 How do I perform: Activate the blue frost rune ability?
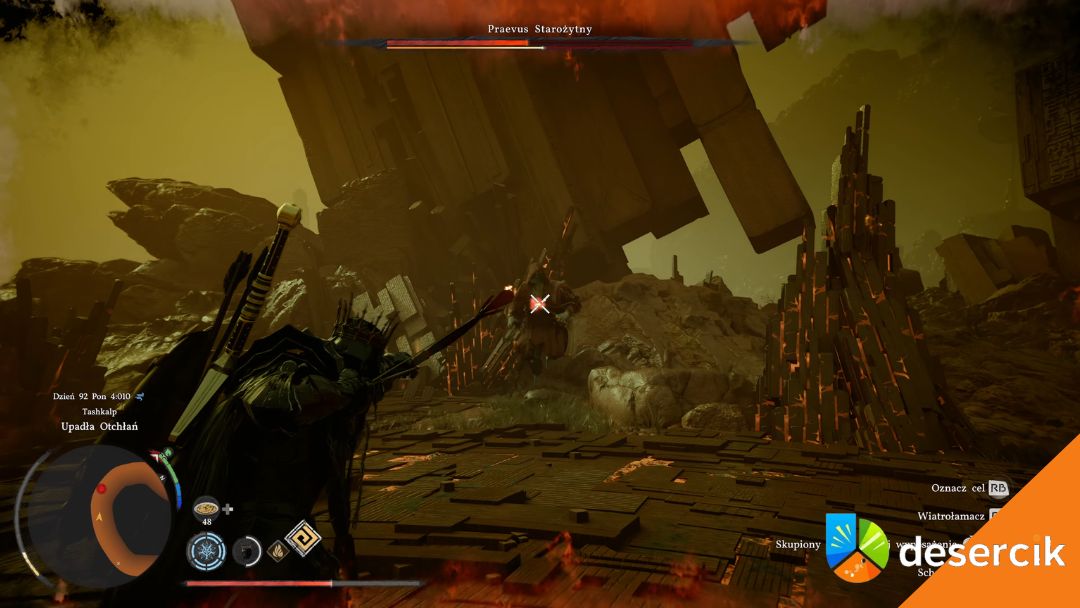(205, 550)
